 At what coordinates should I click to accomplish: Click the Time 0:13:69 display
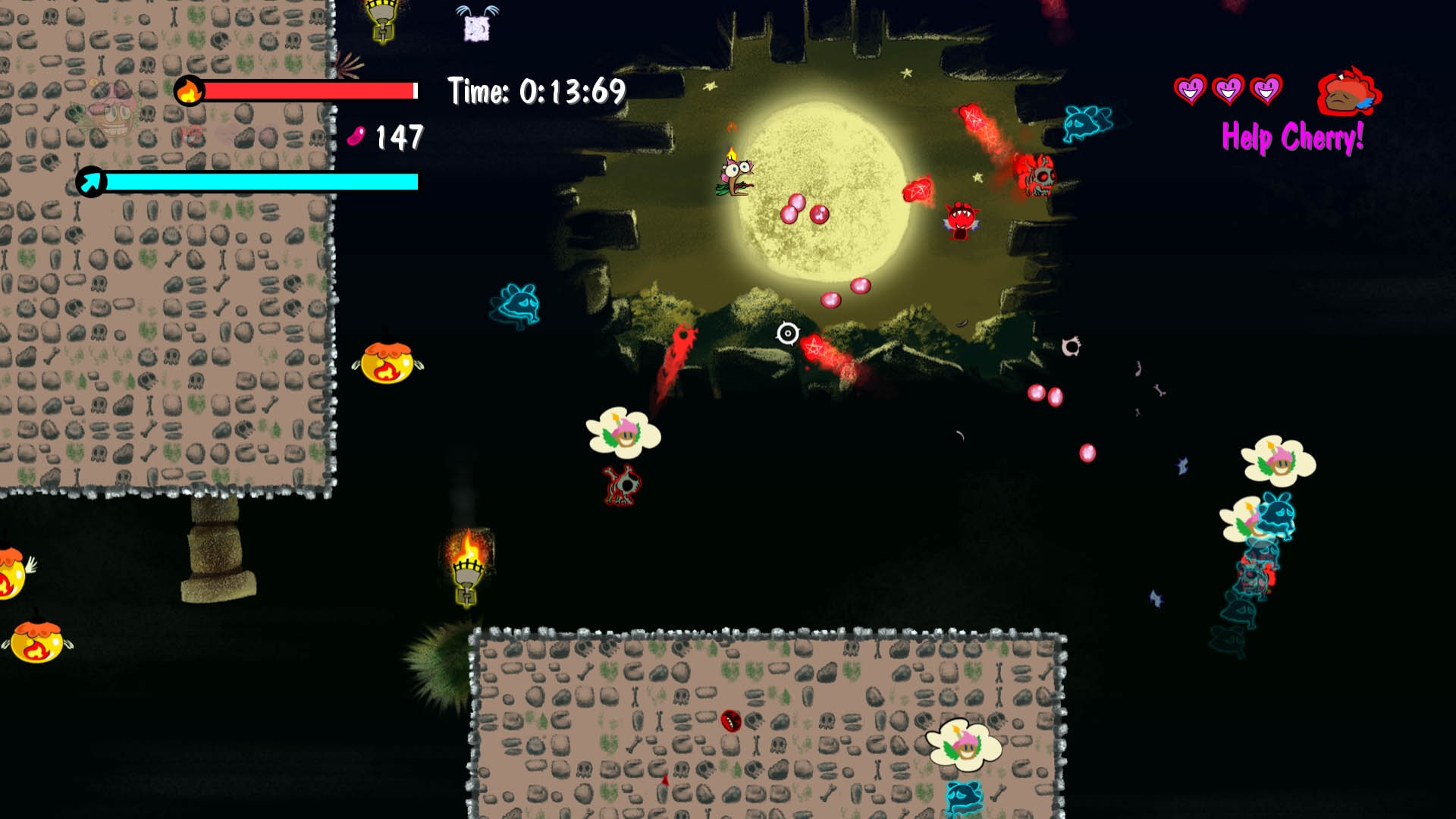coord(535,91)
